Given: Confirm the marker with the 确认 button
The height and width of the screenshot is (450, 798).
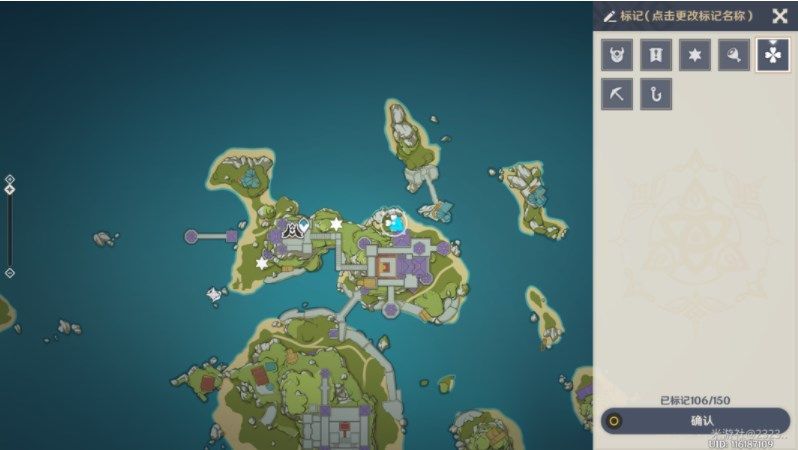Looking at the screenshot, I should pos(696,420).
